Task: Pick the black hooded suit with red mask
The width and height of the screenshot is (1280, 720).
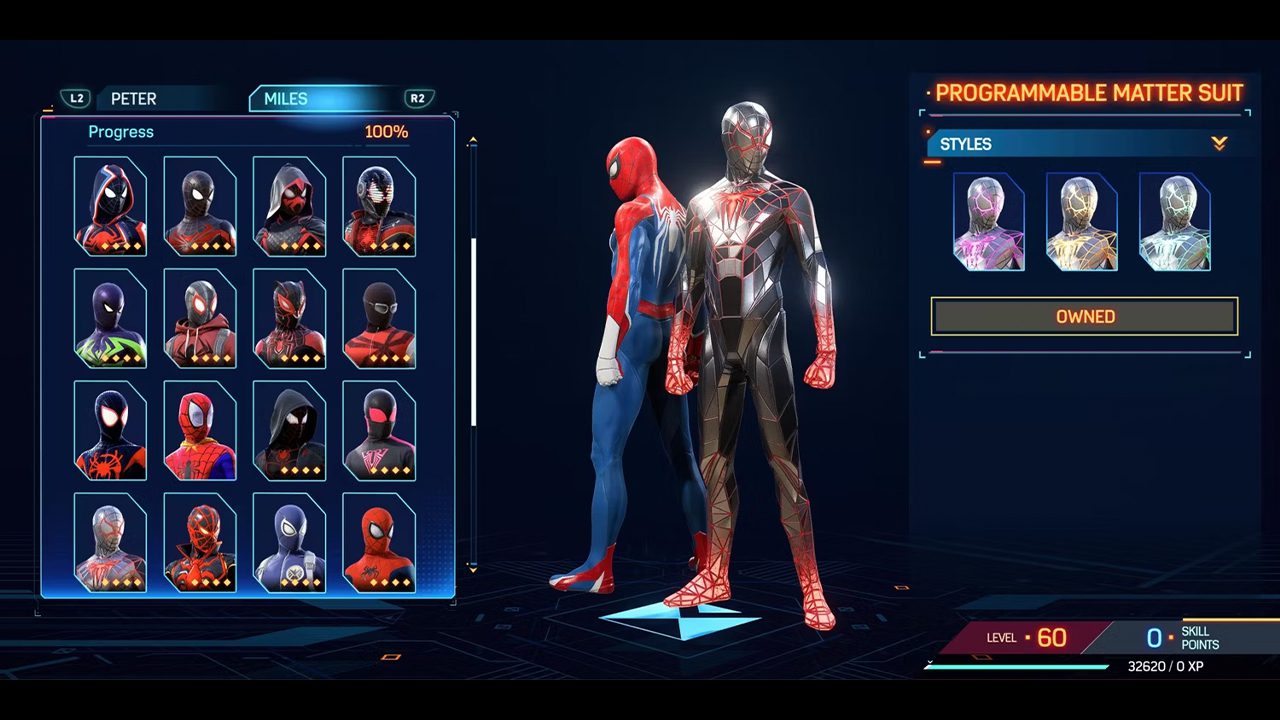Action: click(x=289, y=206)
